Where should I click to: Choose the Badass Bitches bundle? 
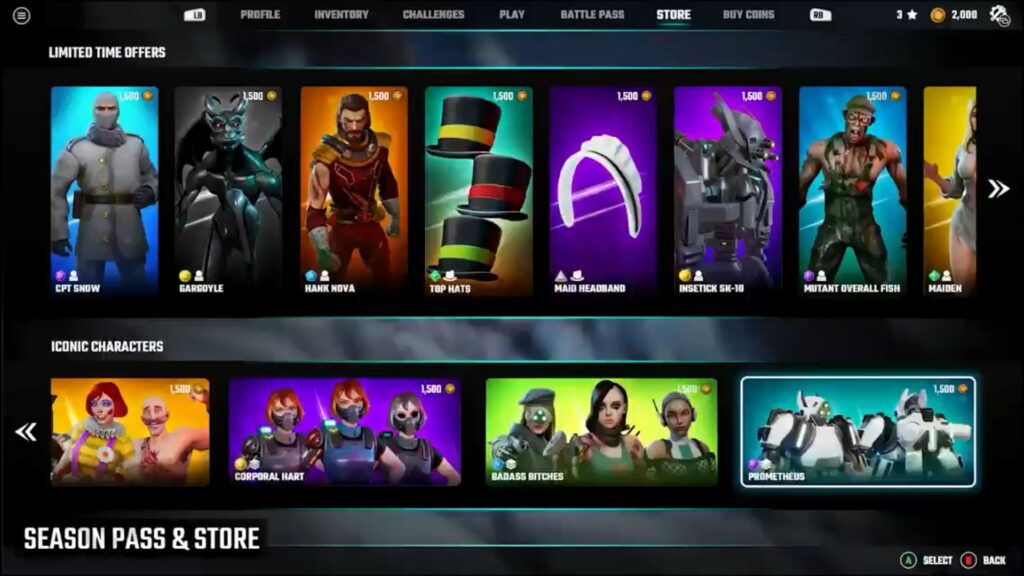pyautogui.click(x=601, y=431)
